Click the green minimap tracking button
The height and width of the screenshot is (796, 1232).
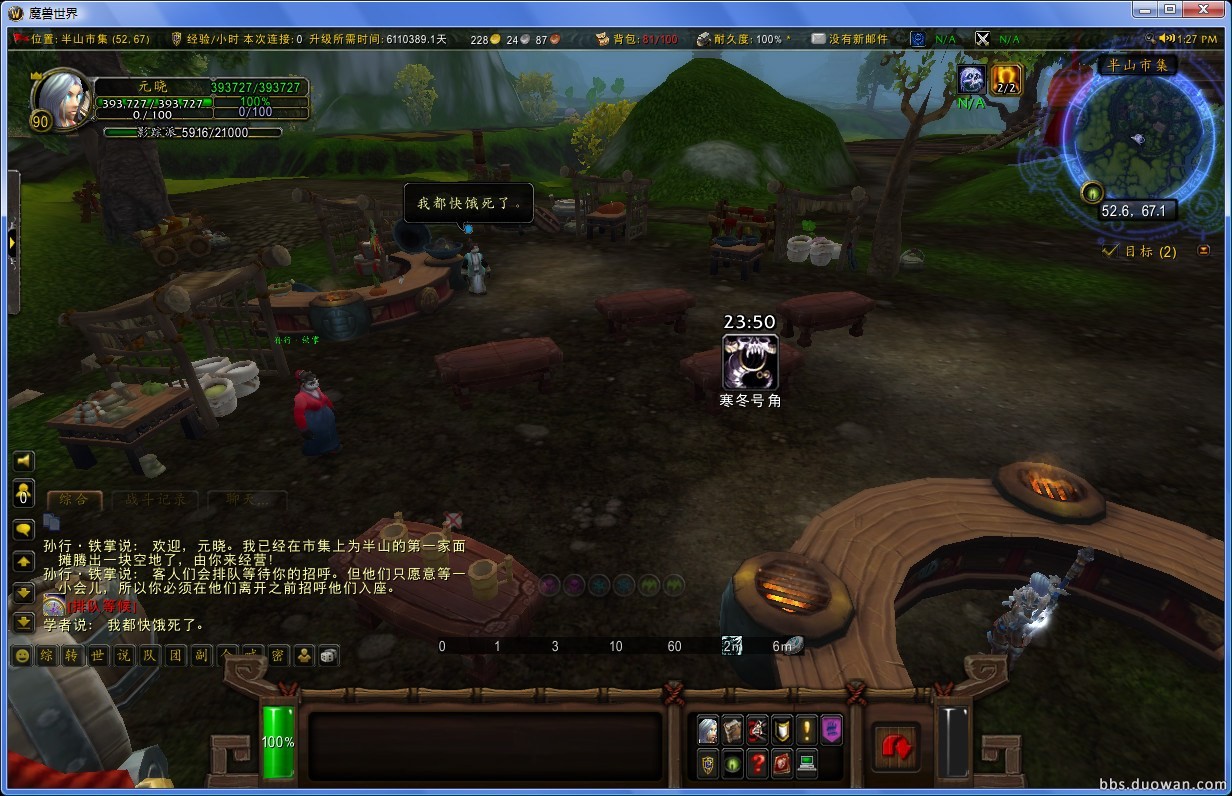point(1091,193)
